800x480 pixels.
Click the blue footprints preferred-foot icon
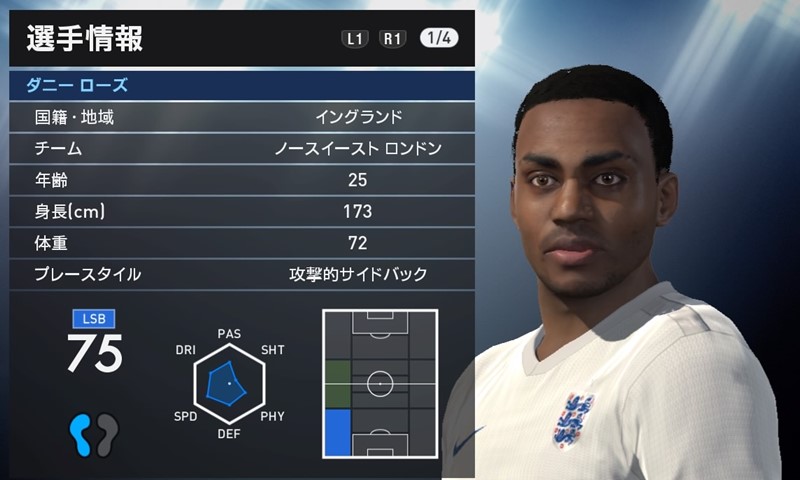coord(94,434)
